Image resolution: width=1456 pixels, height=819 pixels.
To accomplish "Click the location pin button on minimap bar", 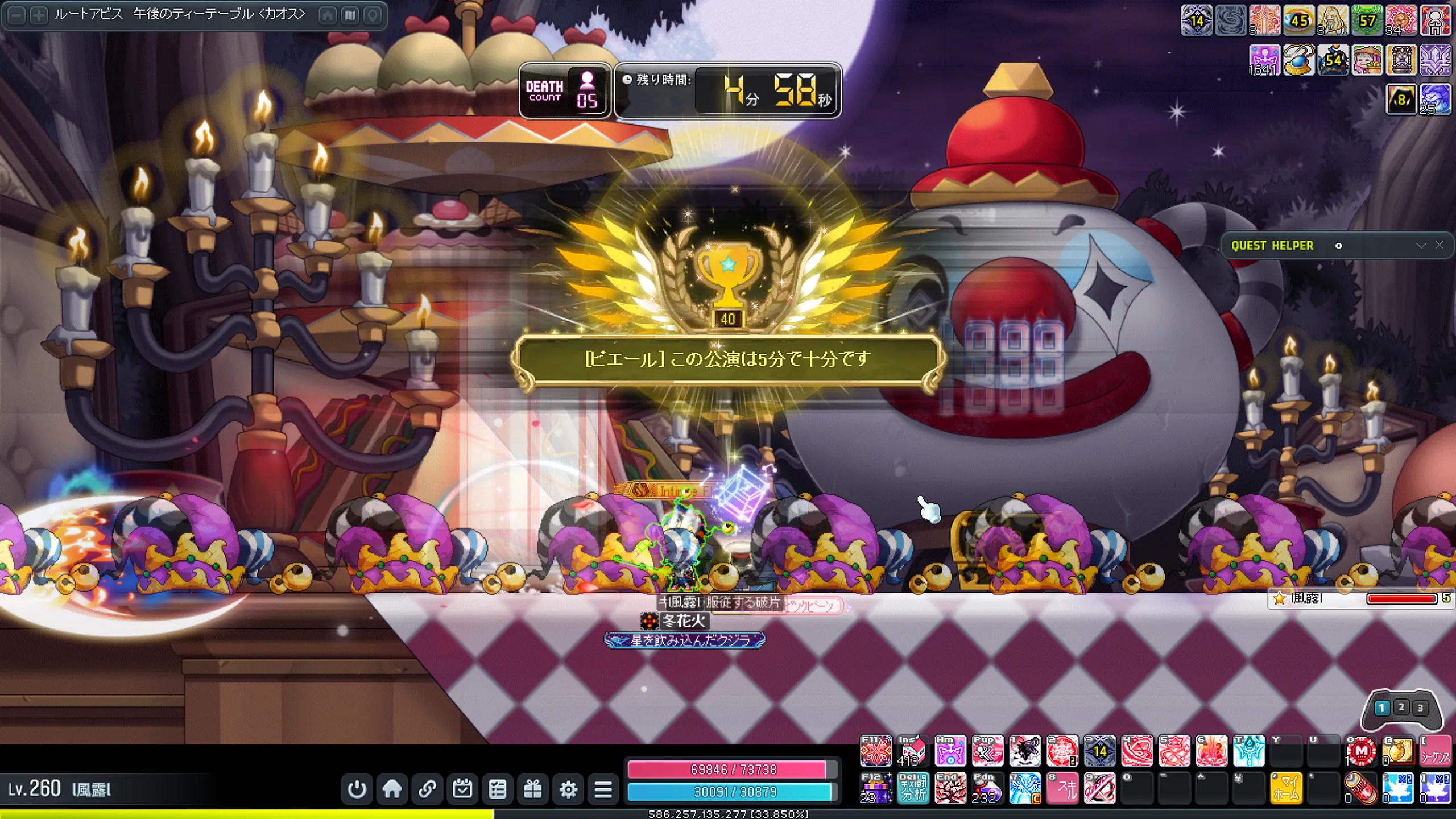I will 373,15.
